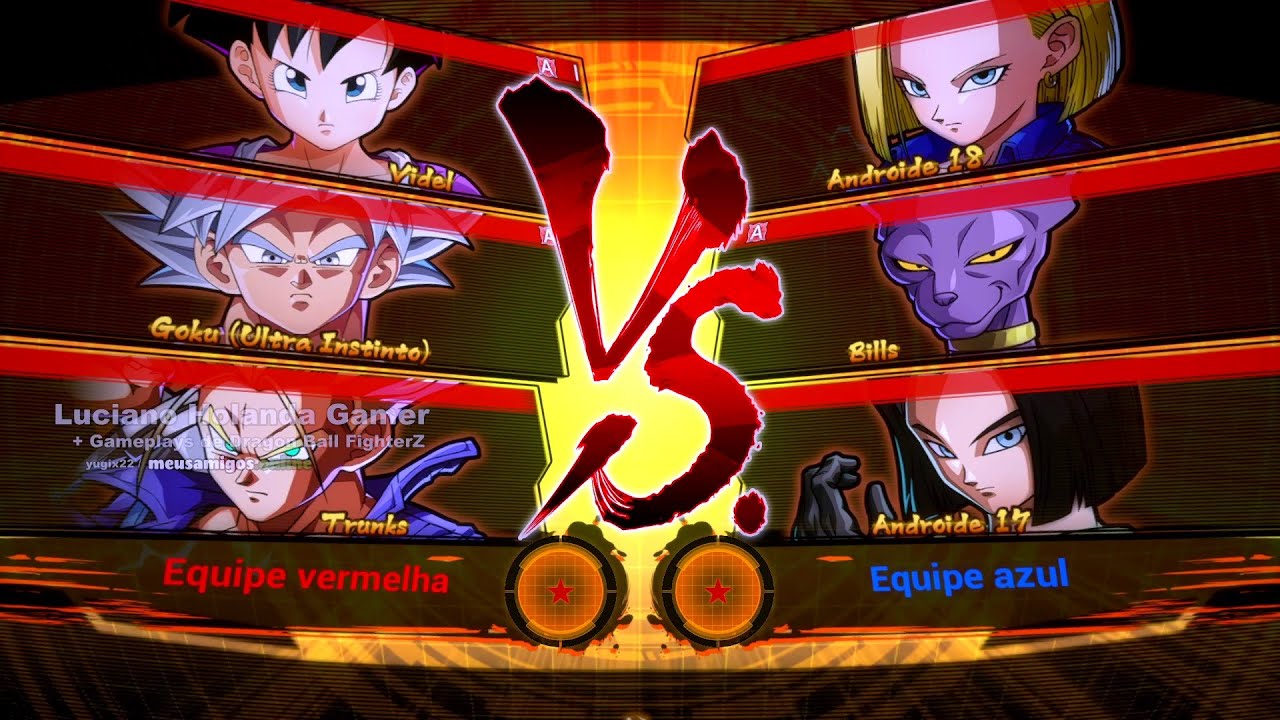Click the Equipe azul team label
The height and width of the screenshot is (720, 1280).
969,576
